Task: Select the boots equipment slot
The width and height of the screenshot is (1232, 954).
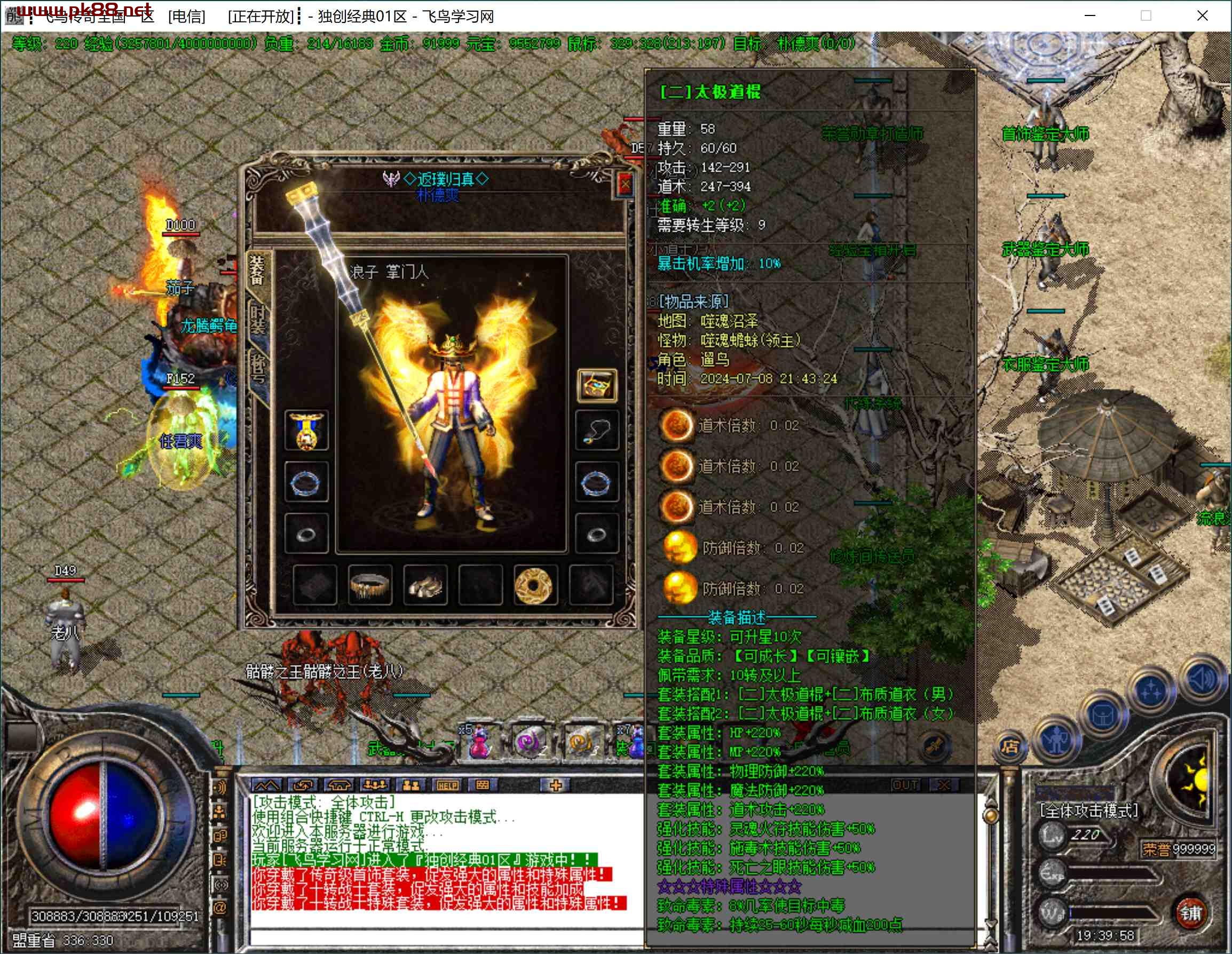Action: click(x=425, y=585)
